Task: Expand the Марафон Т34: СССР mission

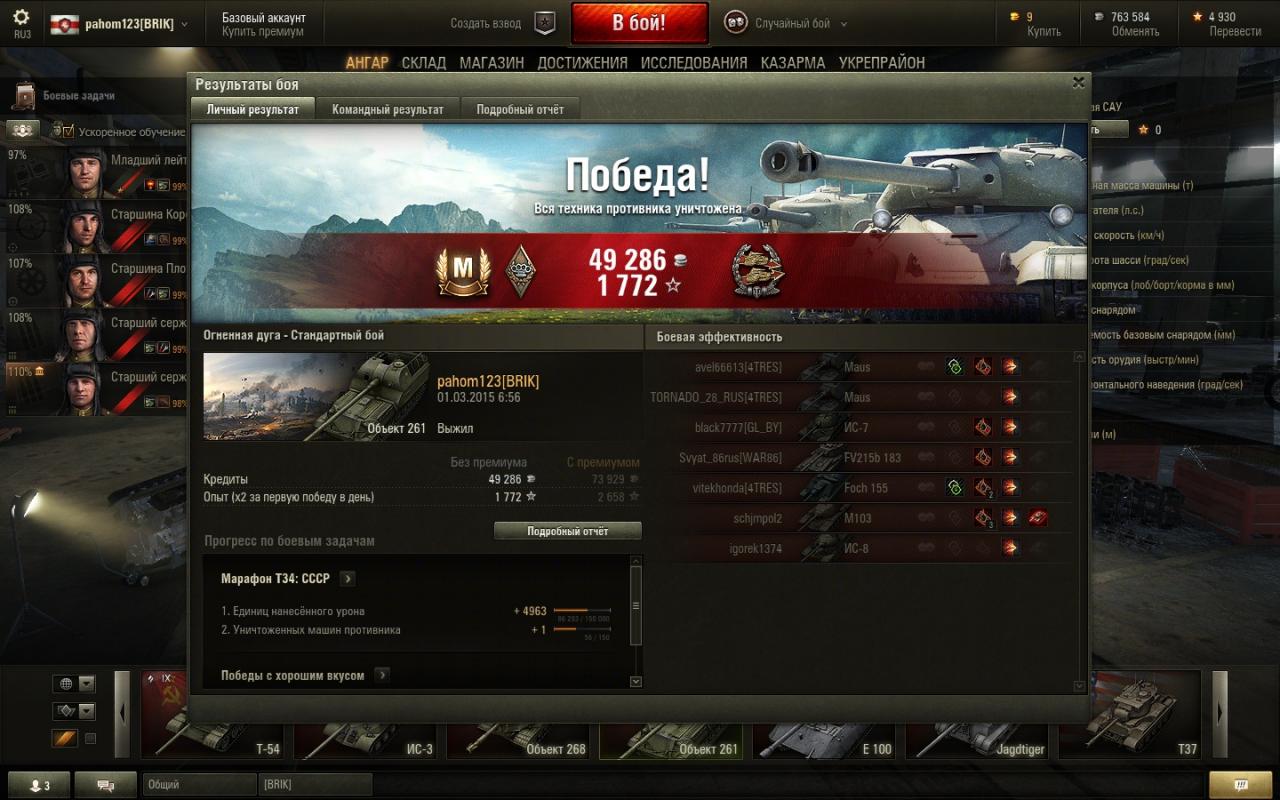Action: [347, 579]
